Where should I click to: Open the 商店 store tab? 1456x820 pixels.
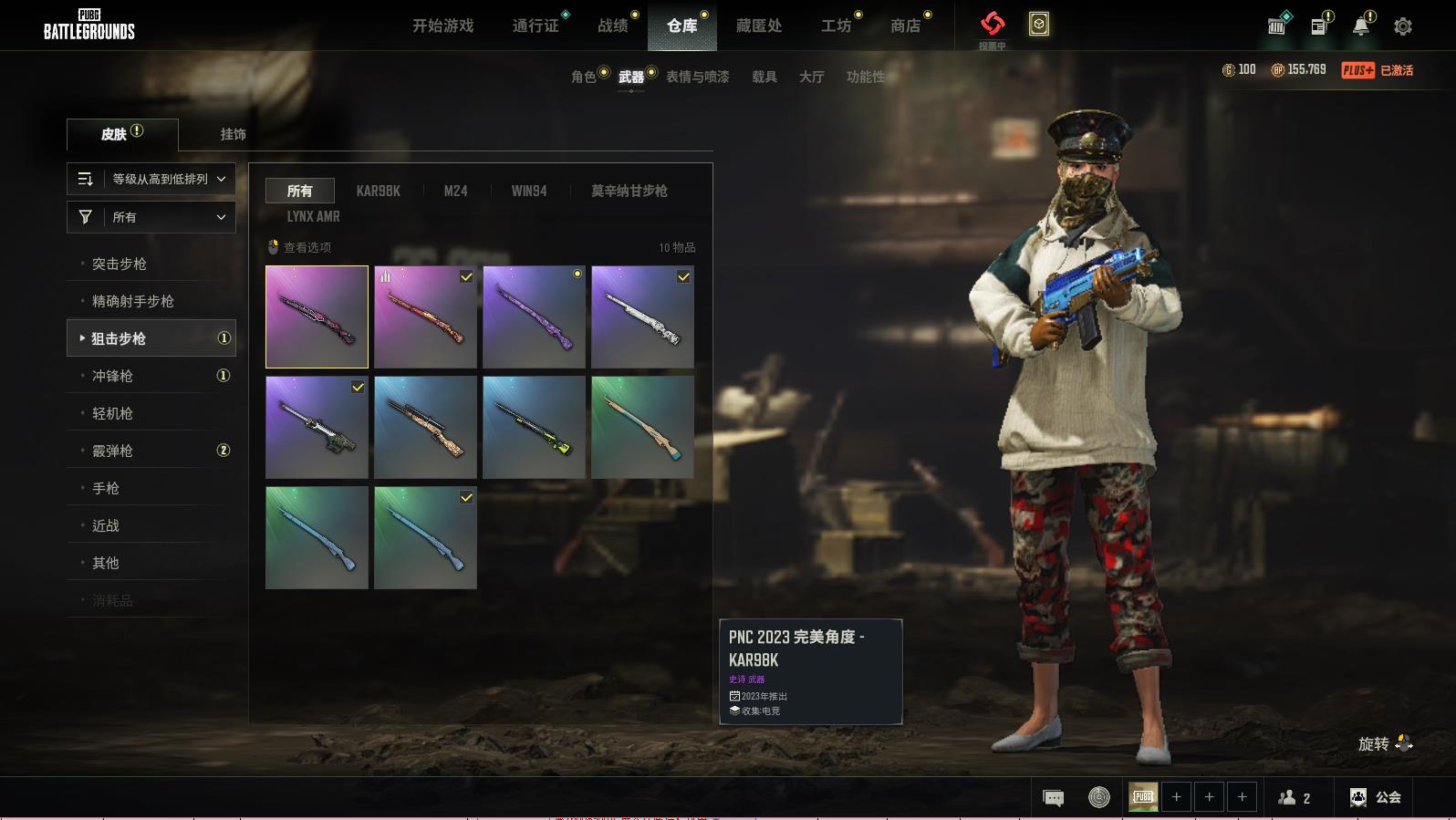point(905,26)
